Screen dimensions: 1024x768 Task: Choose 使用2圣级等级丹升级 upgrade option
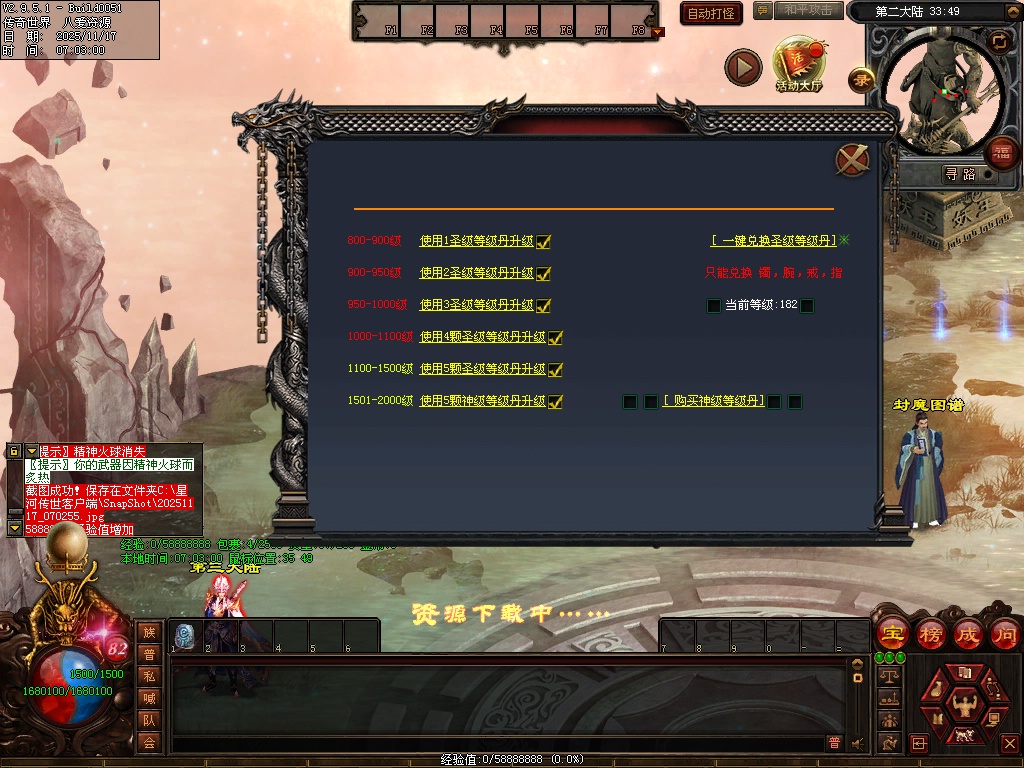point(476,273)
